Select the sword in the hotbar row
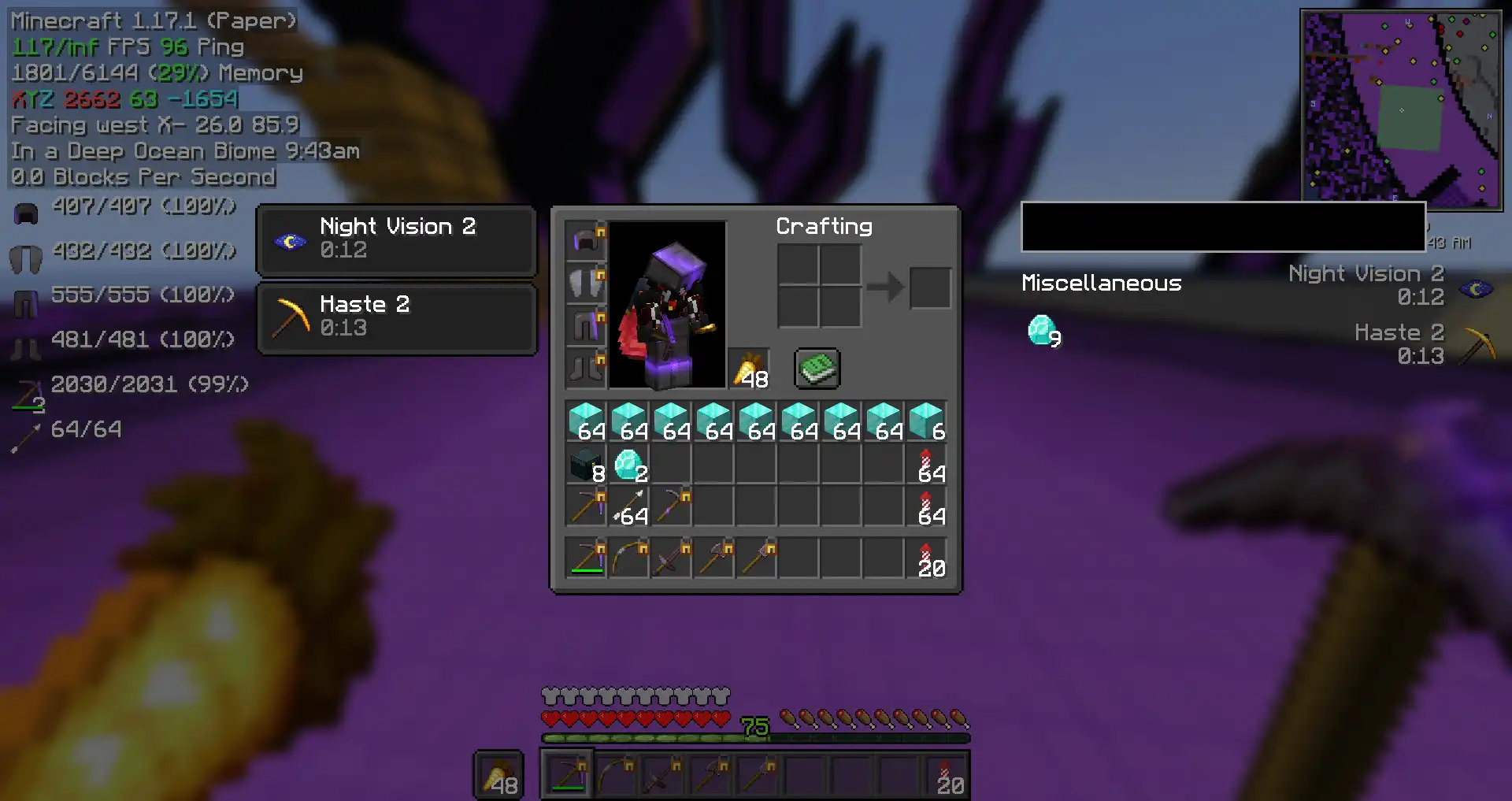1512x801 pixels. (671, 559)
